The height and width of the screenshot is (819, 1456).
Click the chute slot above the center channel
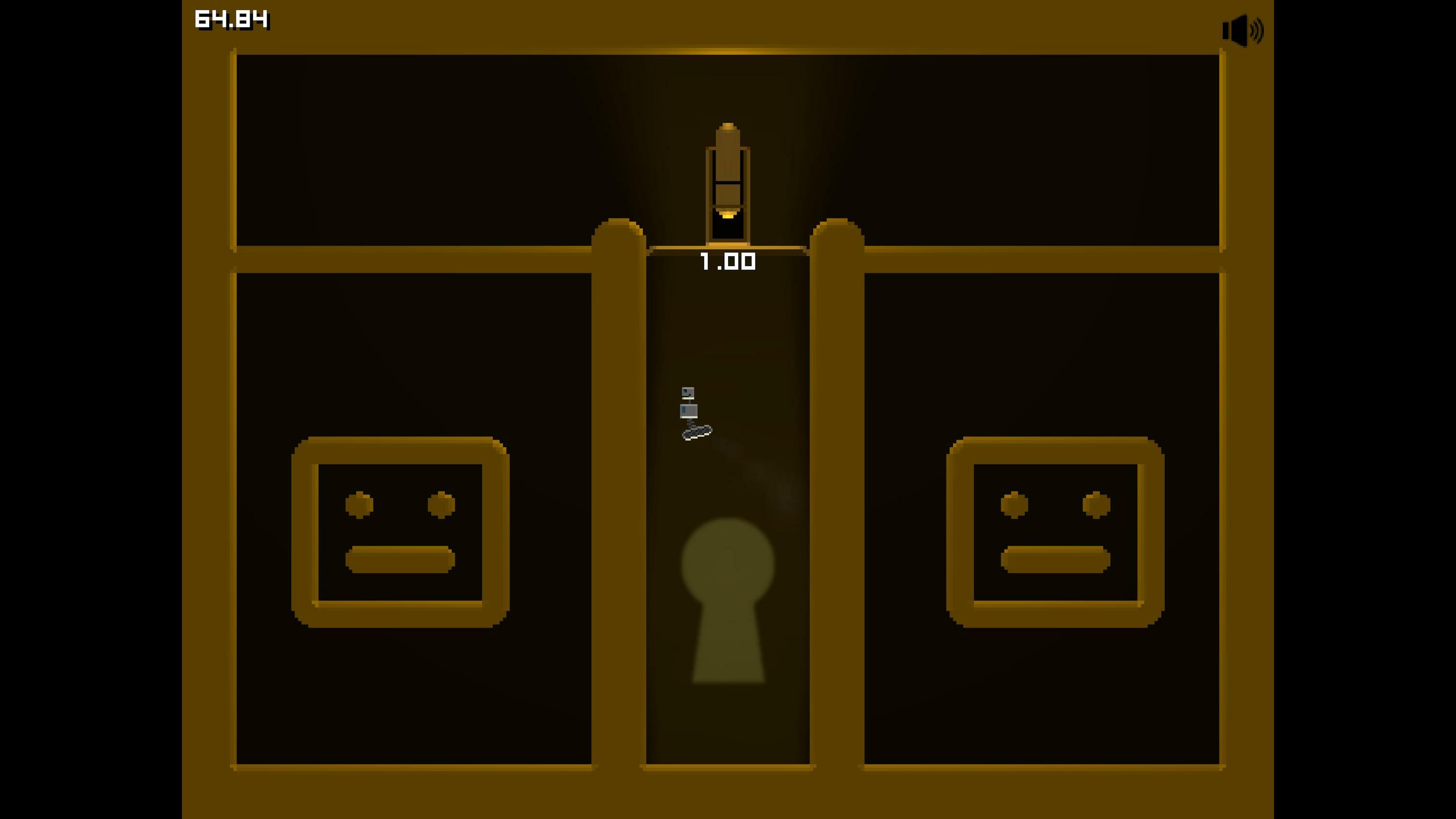(x=728, y=226)
